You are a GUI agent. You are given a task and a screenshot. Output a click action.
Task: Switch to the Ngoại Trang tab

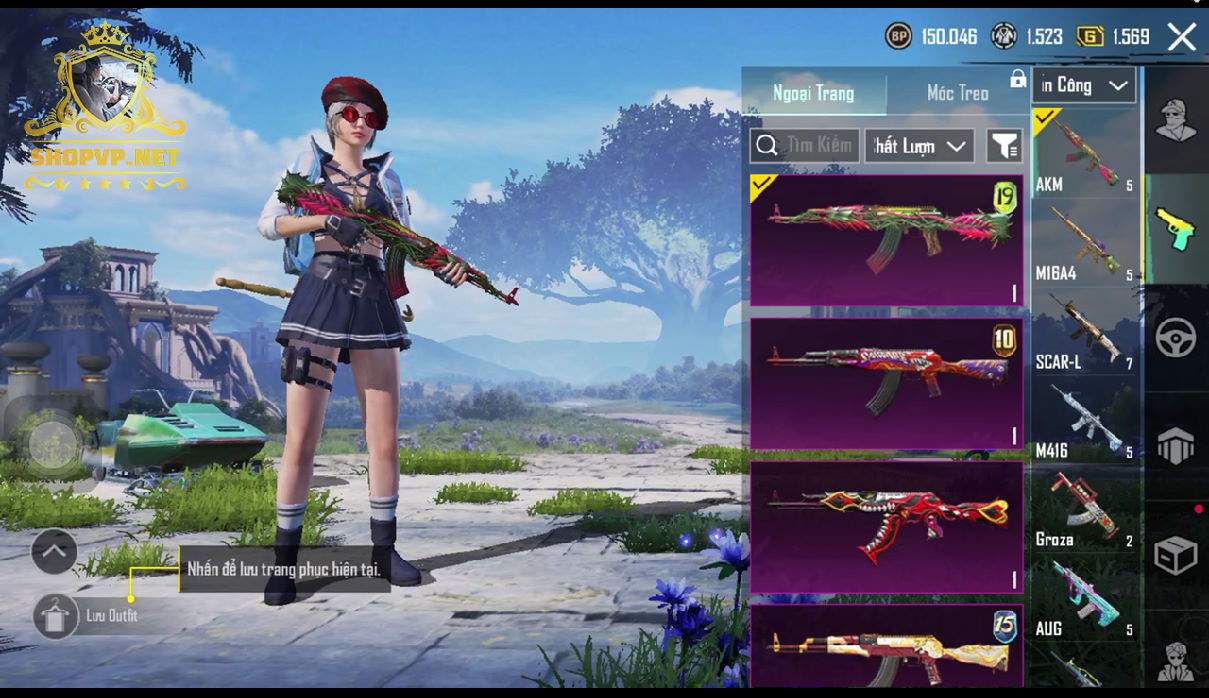tap(813, 93)
